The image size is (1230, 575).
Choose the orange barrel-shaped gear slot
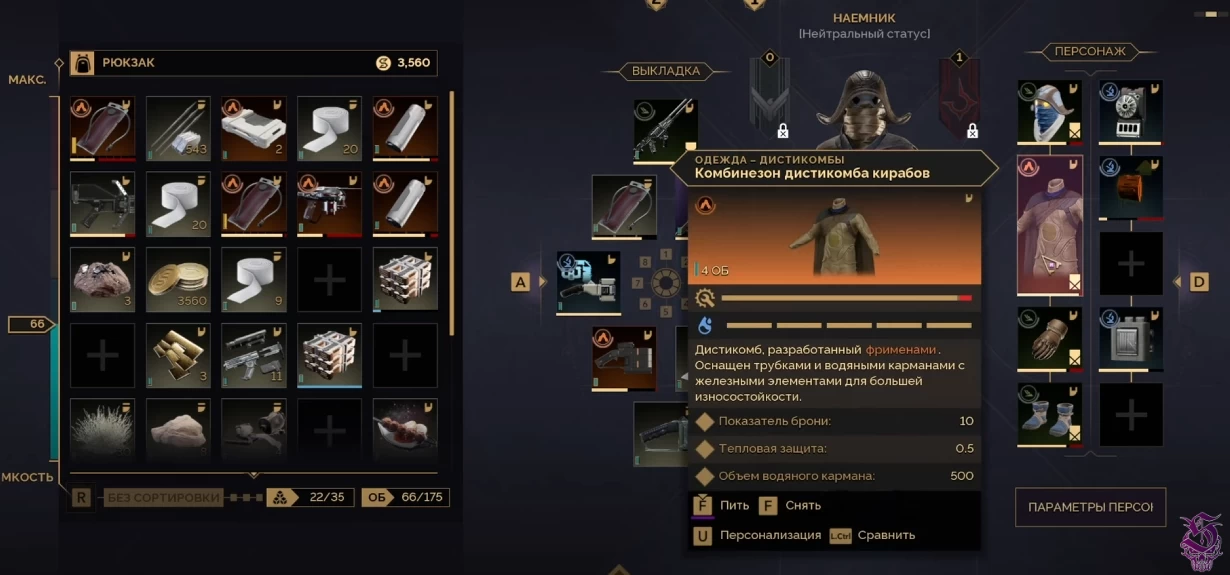[1131, 187]
